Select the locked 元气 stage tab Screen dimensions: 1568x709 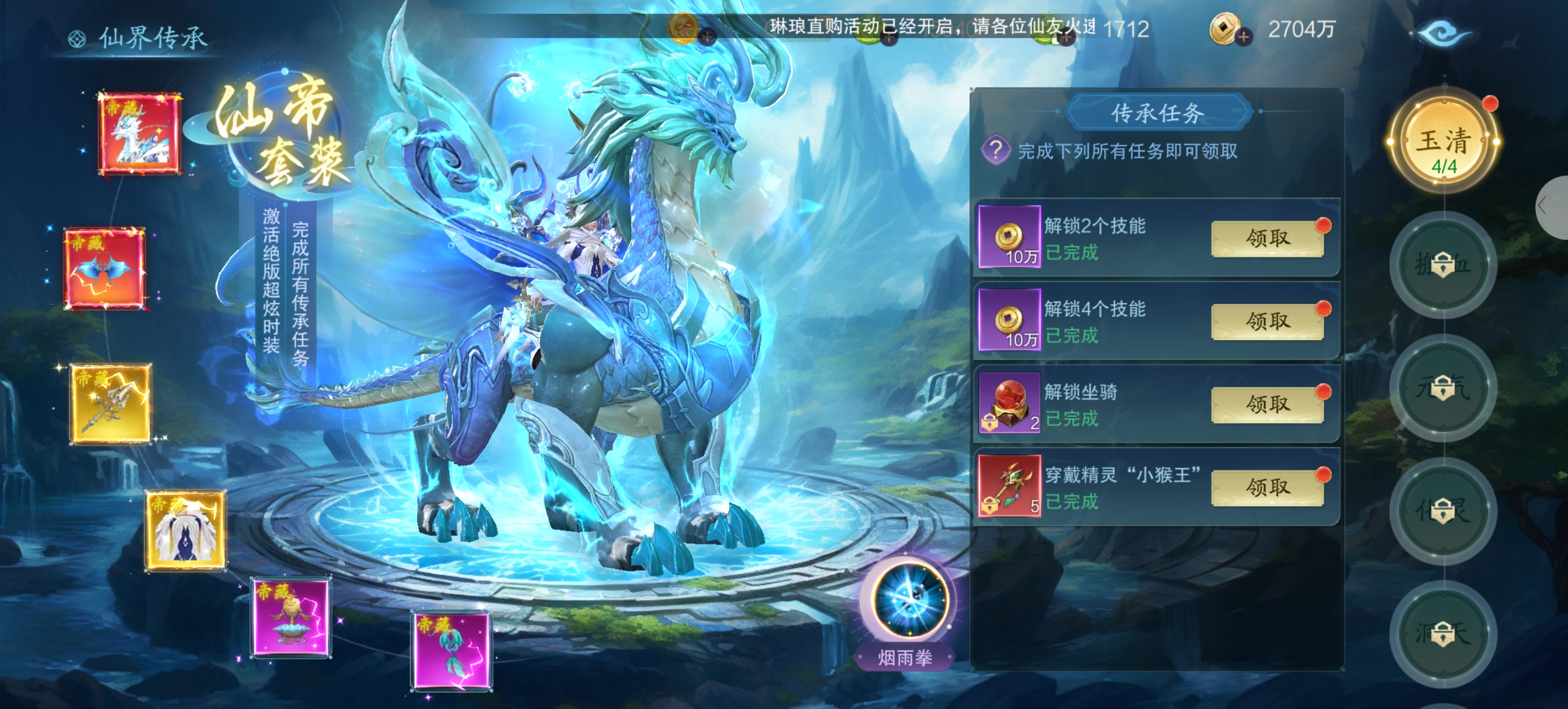pos(1443,388)
